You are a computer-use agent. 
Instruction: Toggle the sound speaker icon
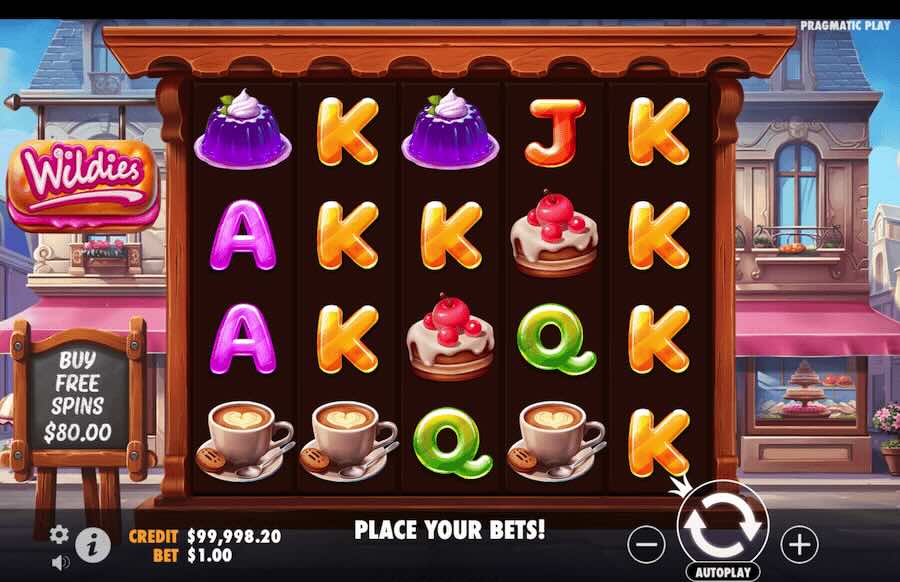coord(60,562)
